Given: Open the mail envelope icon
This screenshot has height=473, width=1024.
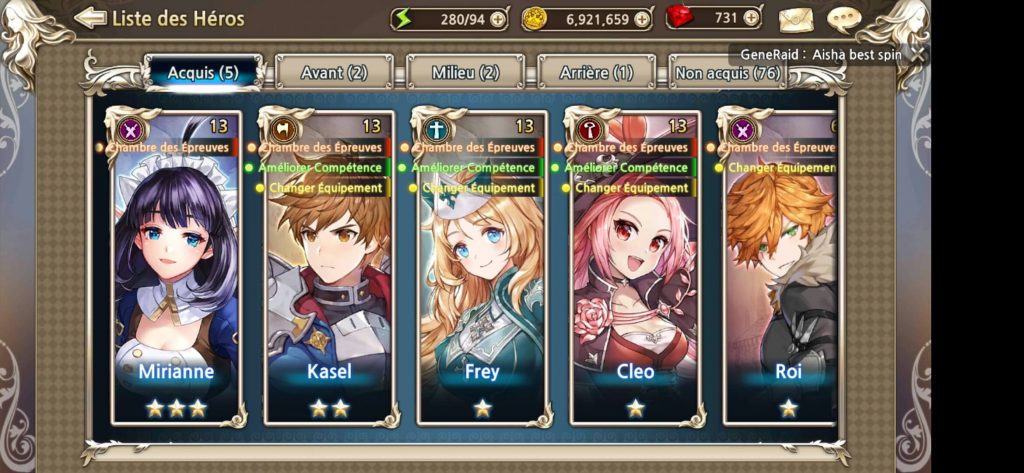Looking at the screenshot, I should 797,20.
